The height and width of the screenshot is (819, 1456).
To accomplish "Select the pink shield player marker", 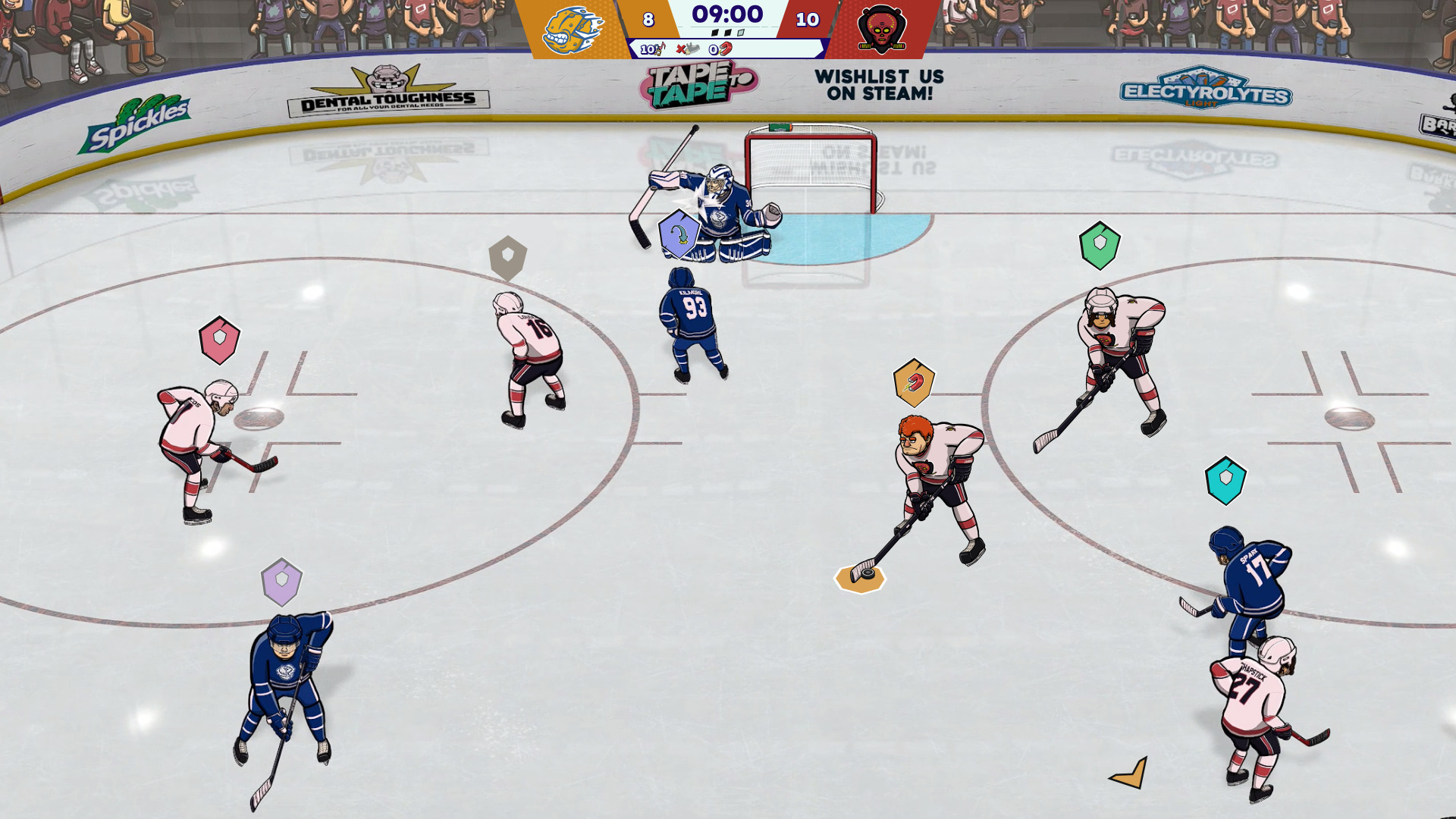I will (x=219, y=340).
